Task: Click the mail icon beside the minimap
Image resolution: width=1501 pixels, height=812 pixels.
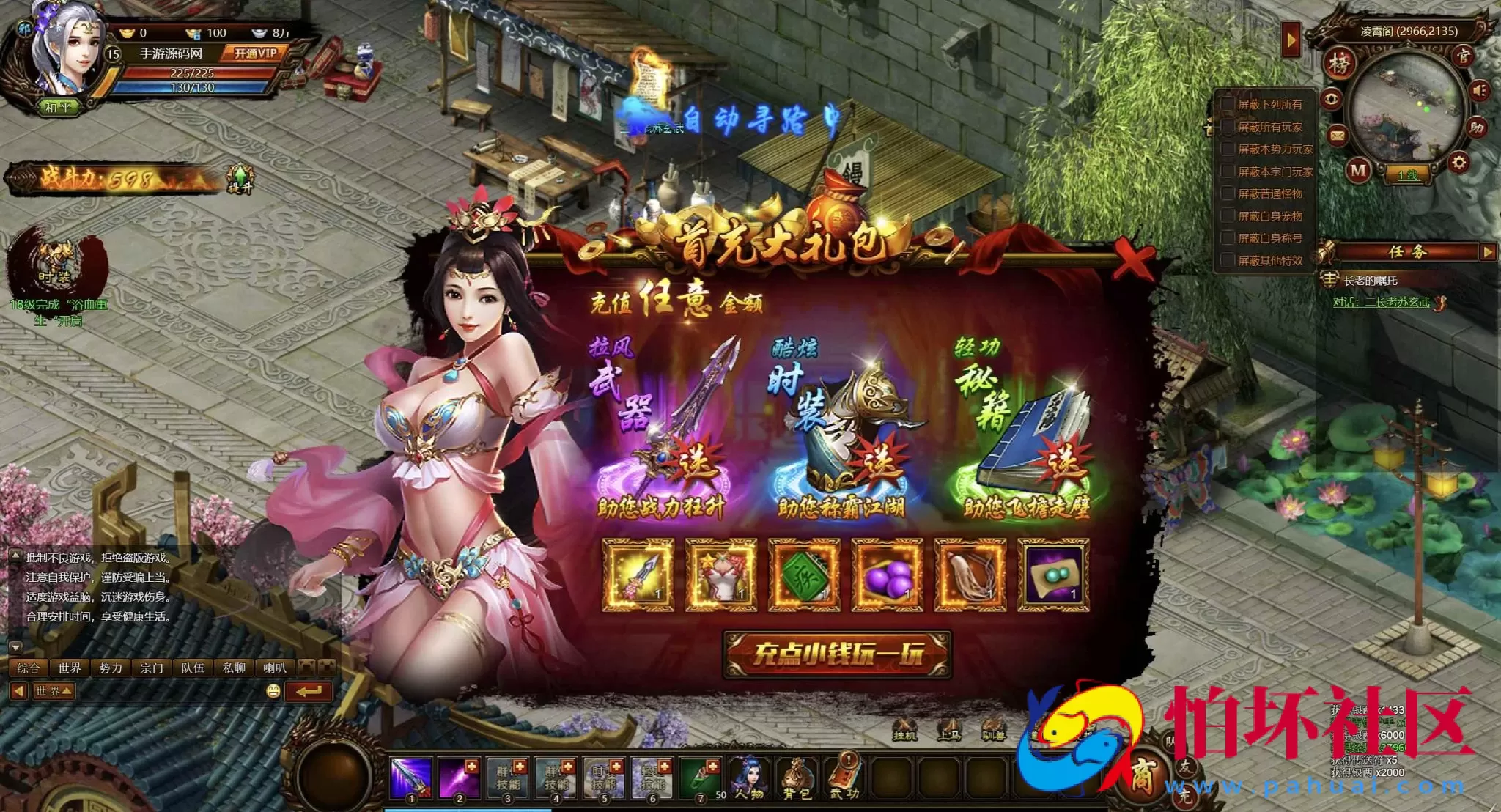Action: (1336, 136)
